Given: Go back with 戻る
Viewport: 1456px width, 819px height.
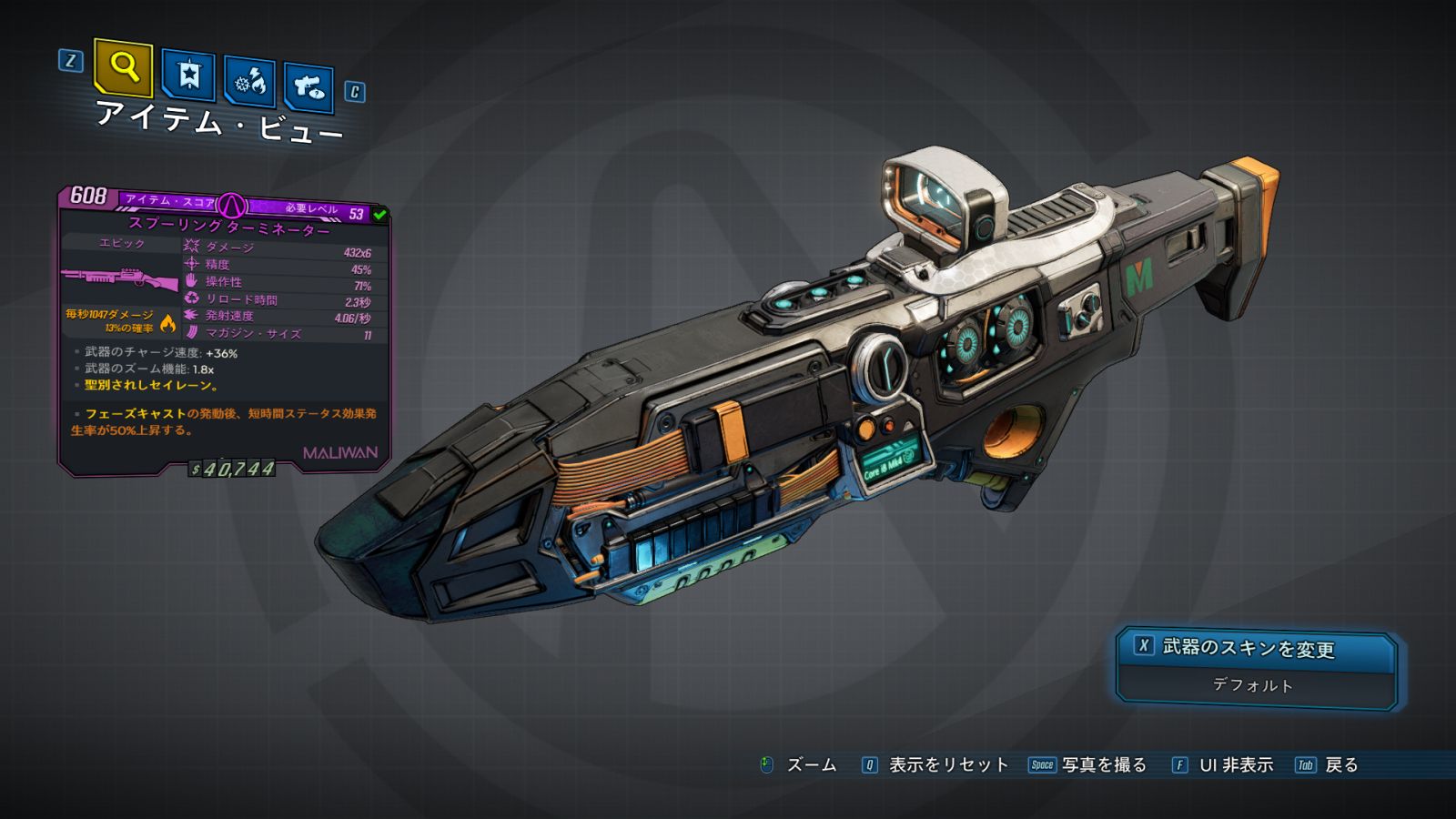Looking at the screenshot, I should click(1340, 765).
